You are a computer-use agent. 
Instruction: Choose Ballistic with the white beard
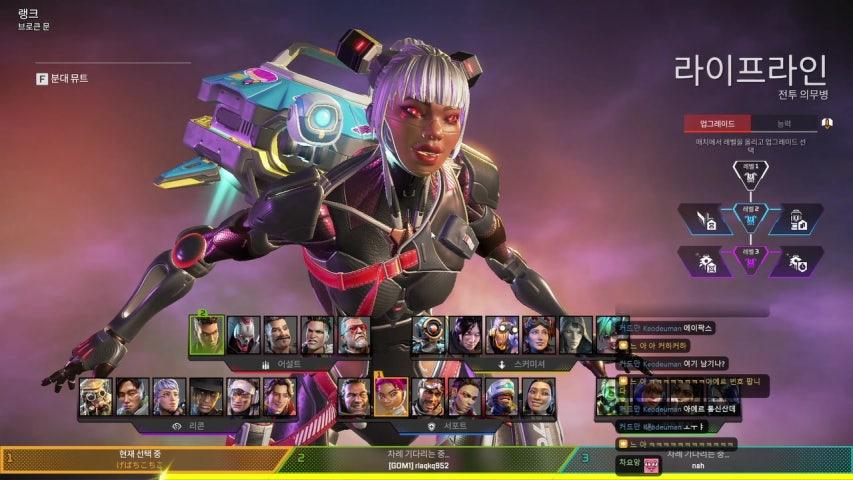(354, 335)
